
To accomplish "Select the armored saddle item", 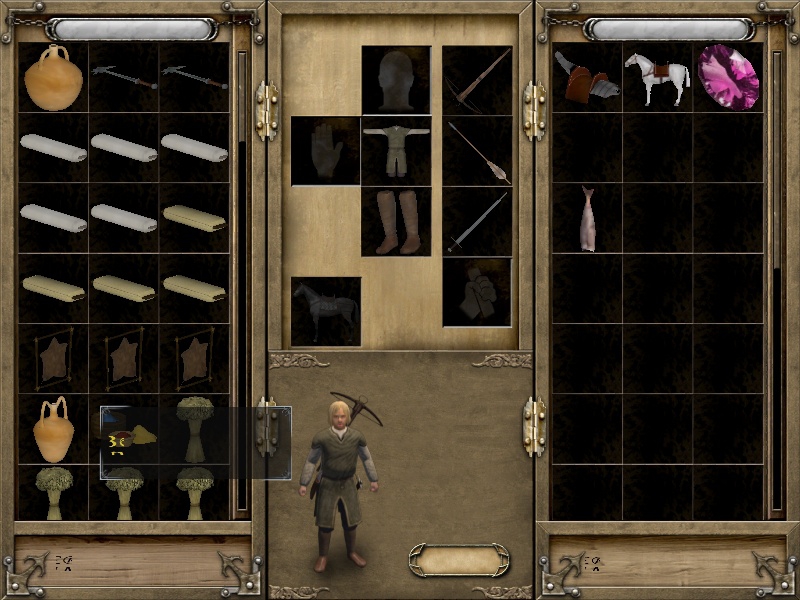I will tap(587, 77).
